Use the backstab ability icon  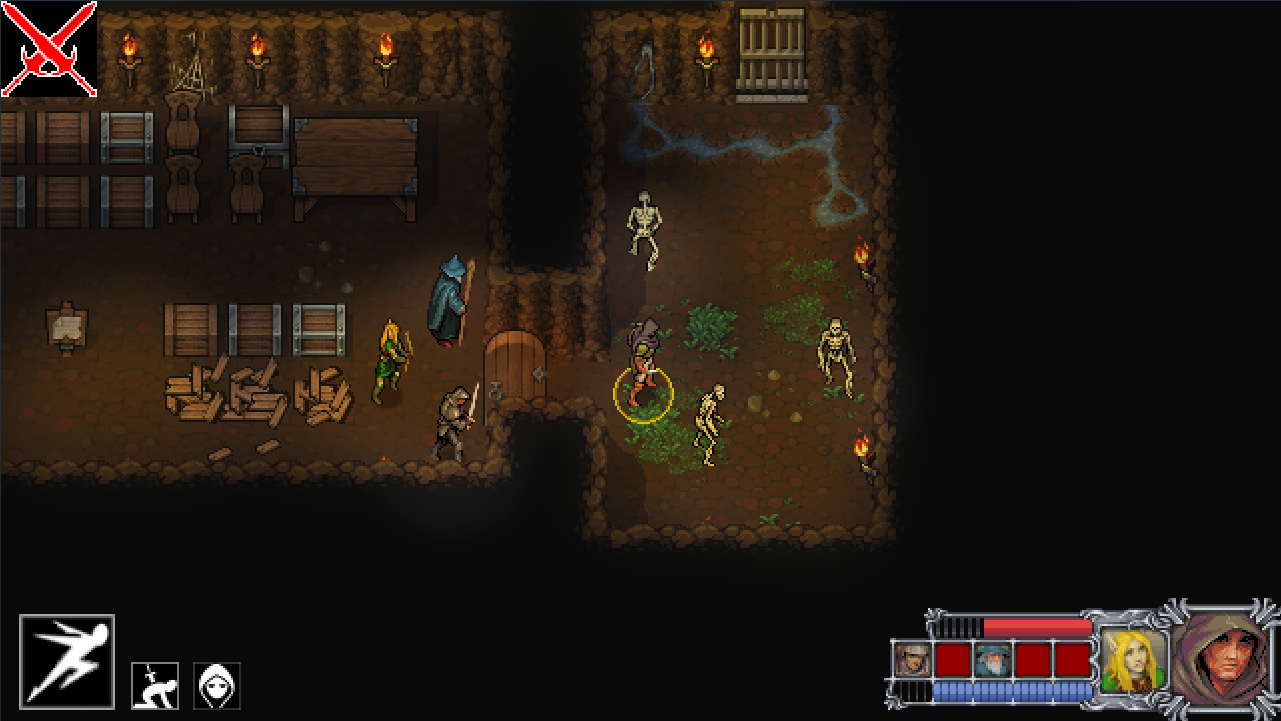155,686
